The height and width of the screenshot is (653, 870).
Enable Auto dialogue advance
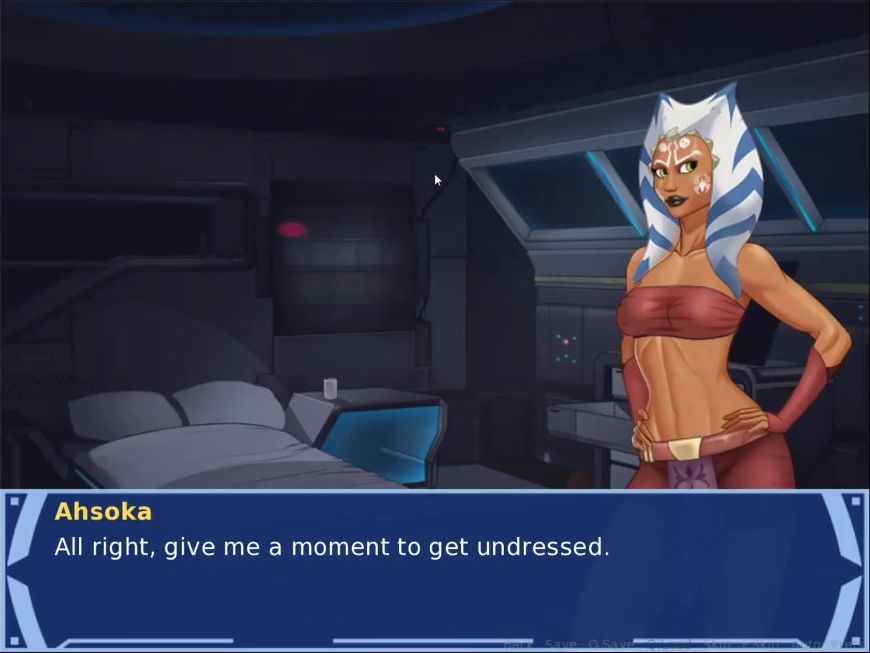(808, 644)
